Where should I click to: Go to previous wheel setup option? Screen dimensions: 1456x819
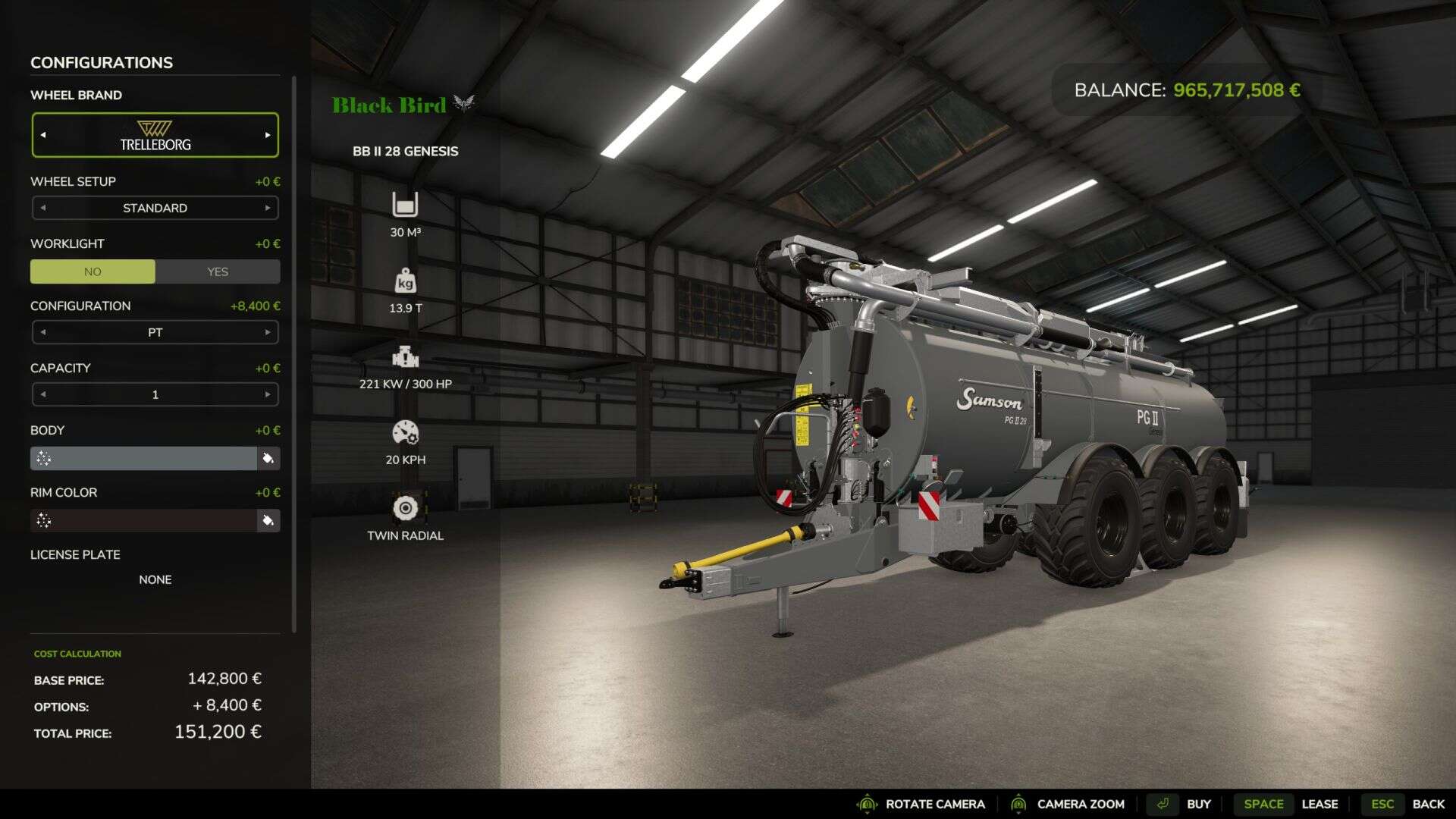pyautogui.click(x=43, y=208)
